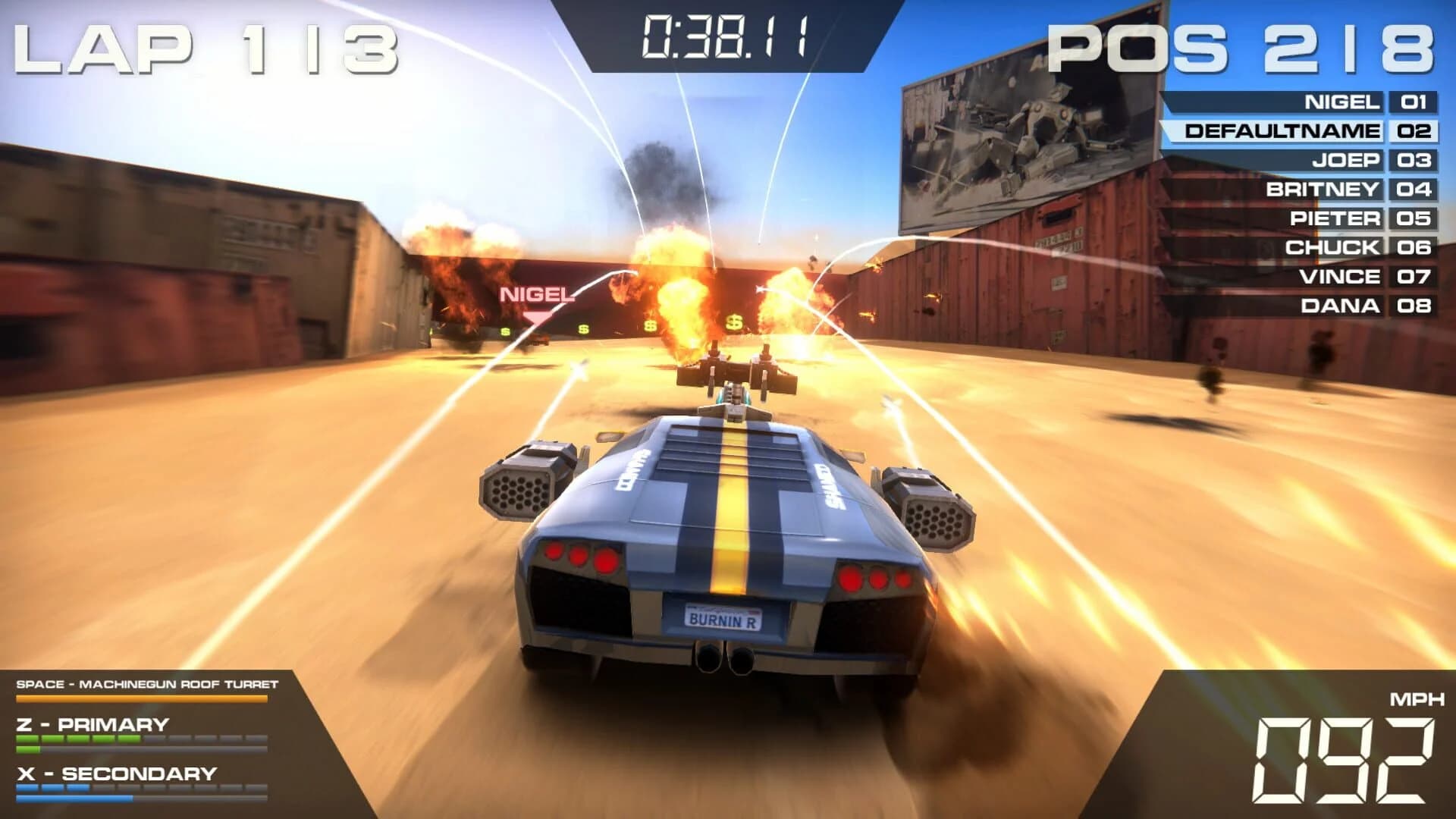The height and width of the screenshot is (819, 1456).
Task: Click the race timer showing 0:38.11
Action: click(x=724, y=34)
